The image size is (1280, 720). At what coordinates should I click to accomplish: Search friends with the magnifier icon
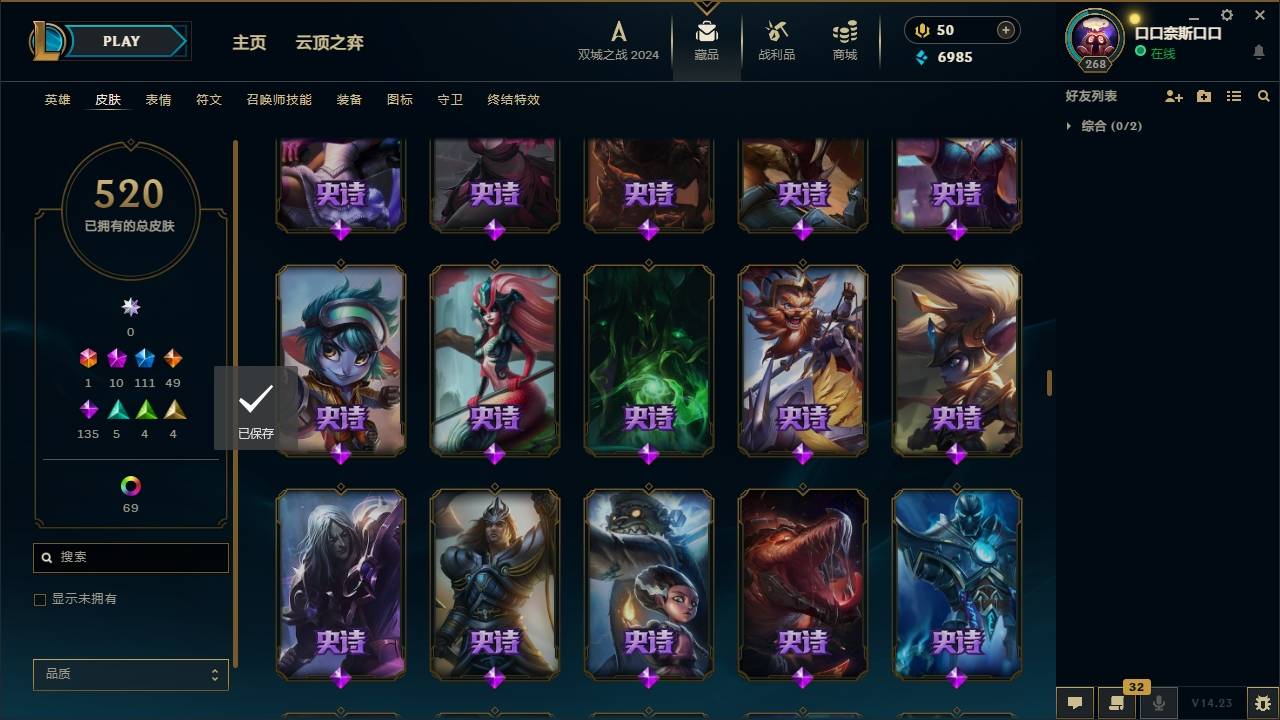1264,96
